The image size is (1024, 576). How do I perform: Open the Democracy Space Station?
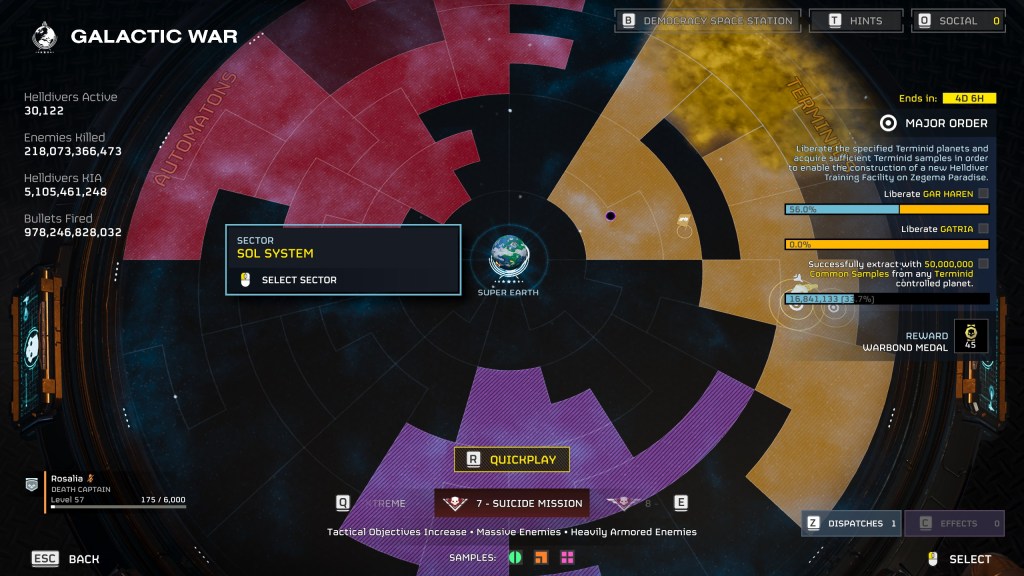point(708,20)
